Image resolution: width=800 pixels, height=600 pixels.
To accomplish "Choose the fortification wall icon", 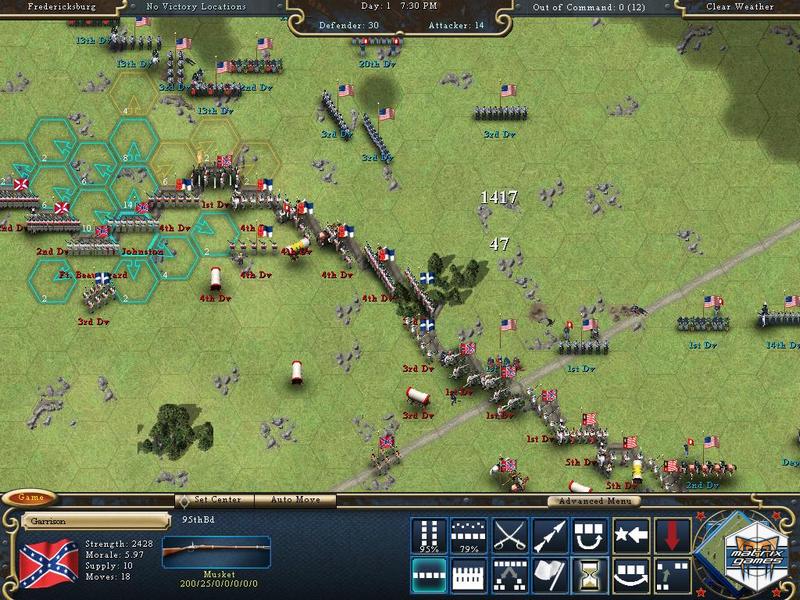I will point(468,575).
